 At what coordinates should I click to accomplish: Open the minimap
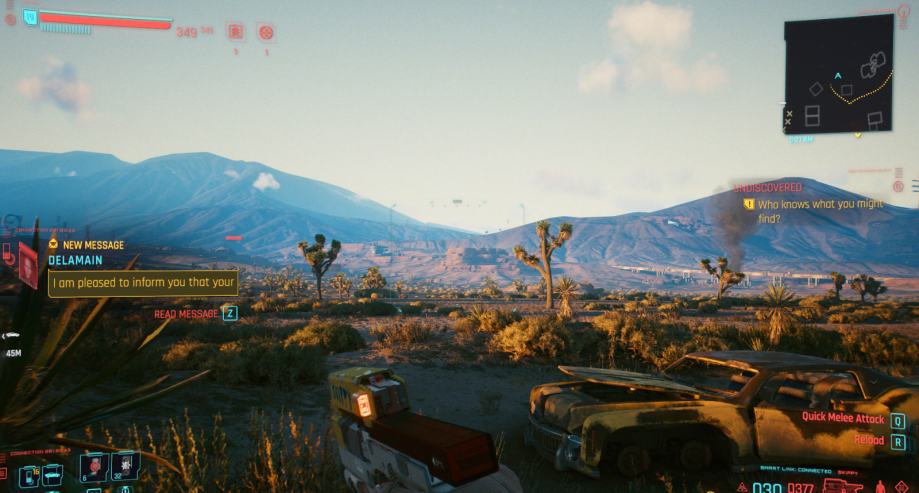coord(838,73)
